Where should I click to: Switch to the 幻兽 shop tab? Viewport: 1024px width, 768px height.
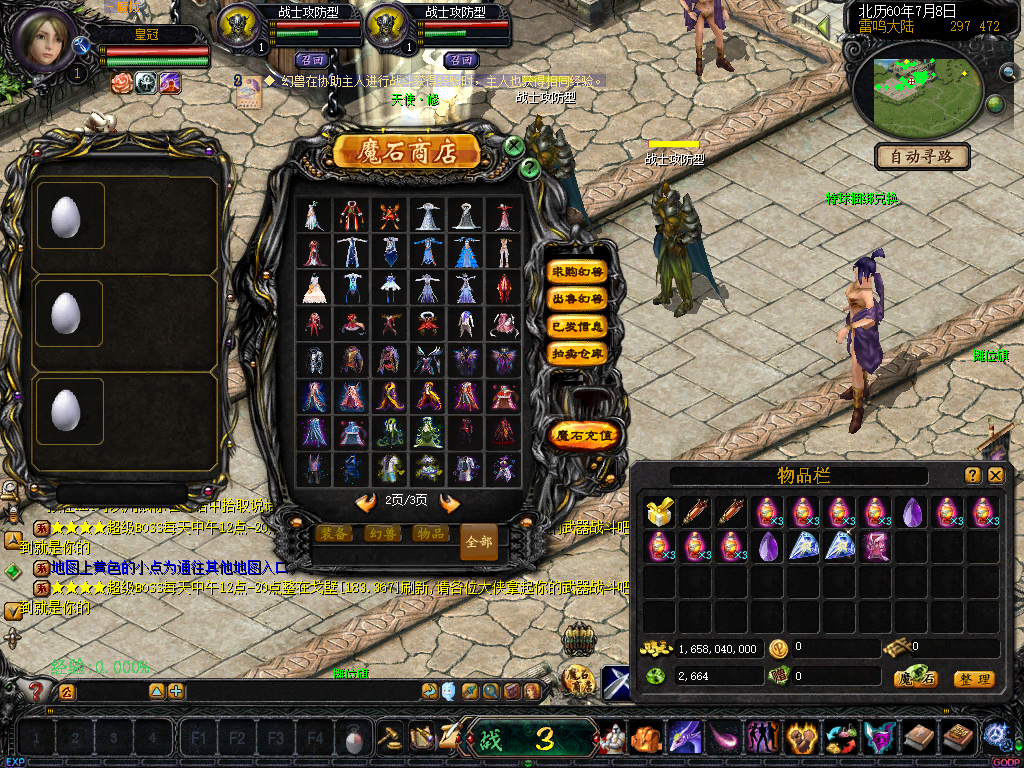pyautogui.click(x=381, y=534)
